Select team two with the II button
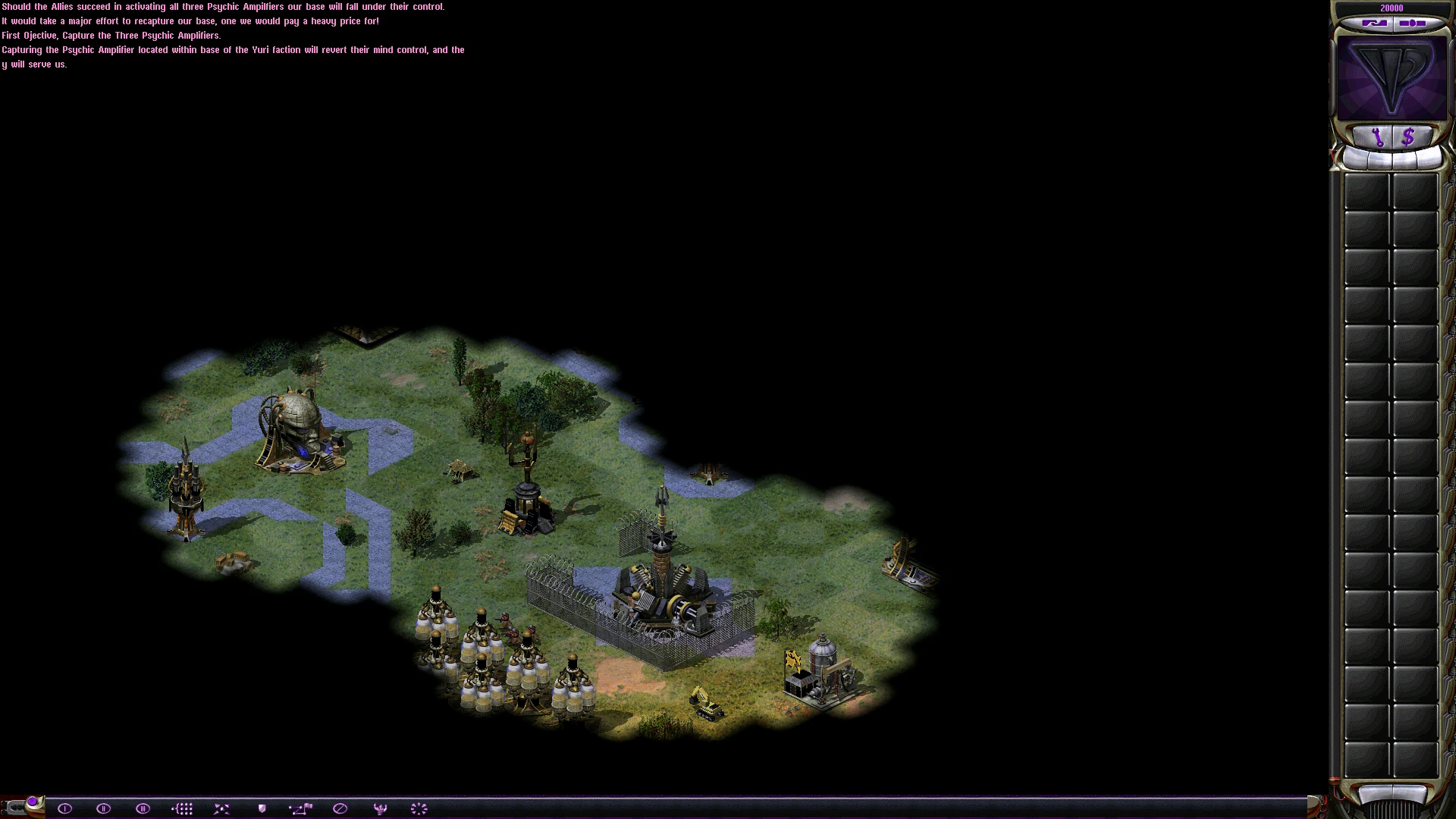This screenshot has width=1456, height=819. pos(104,808)
